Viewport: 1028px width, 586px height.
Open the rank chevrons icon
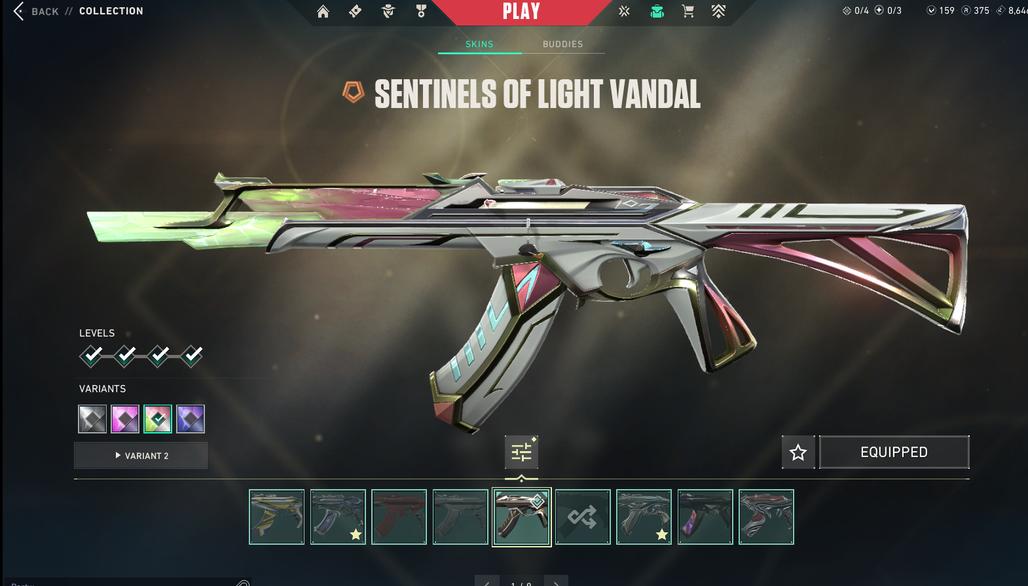click(x=719, y=12)
